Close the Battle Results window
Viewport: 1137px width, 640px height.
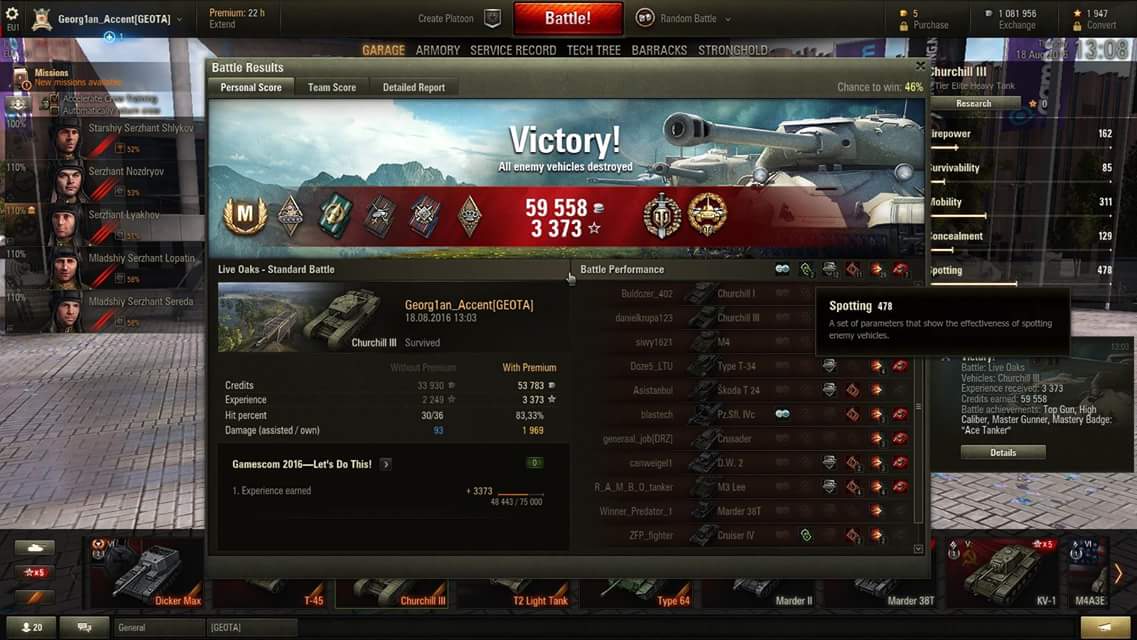pyautogui.click(x=920, y=66)
